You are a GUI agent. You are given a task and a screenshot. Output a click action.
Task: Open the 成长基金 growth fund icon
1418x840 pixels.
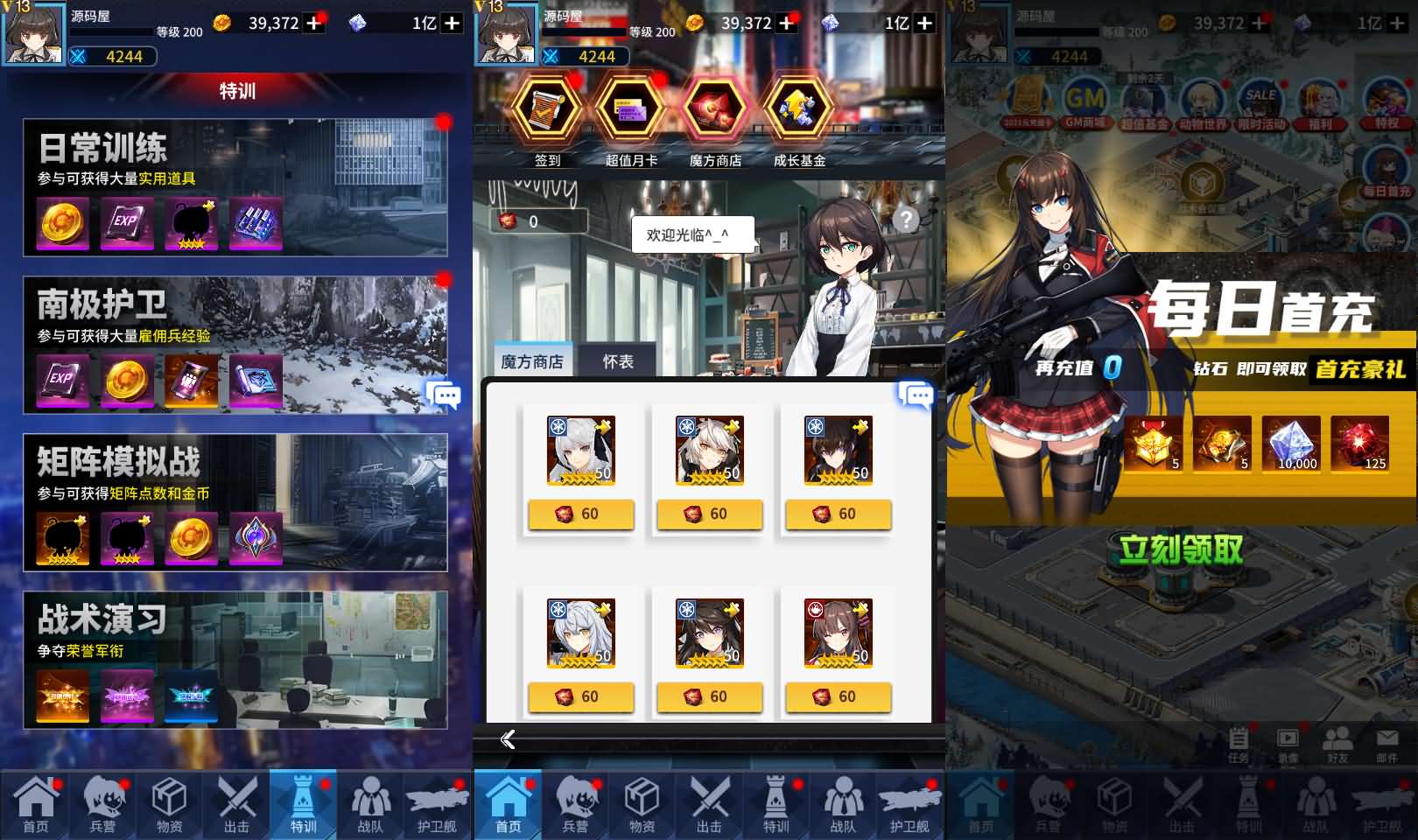(x=798, y=112)
